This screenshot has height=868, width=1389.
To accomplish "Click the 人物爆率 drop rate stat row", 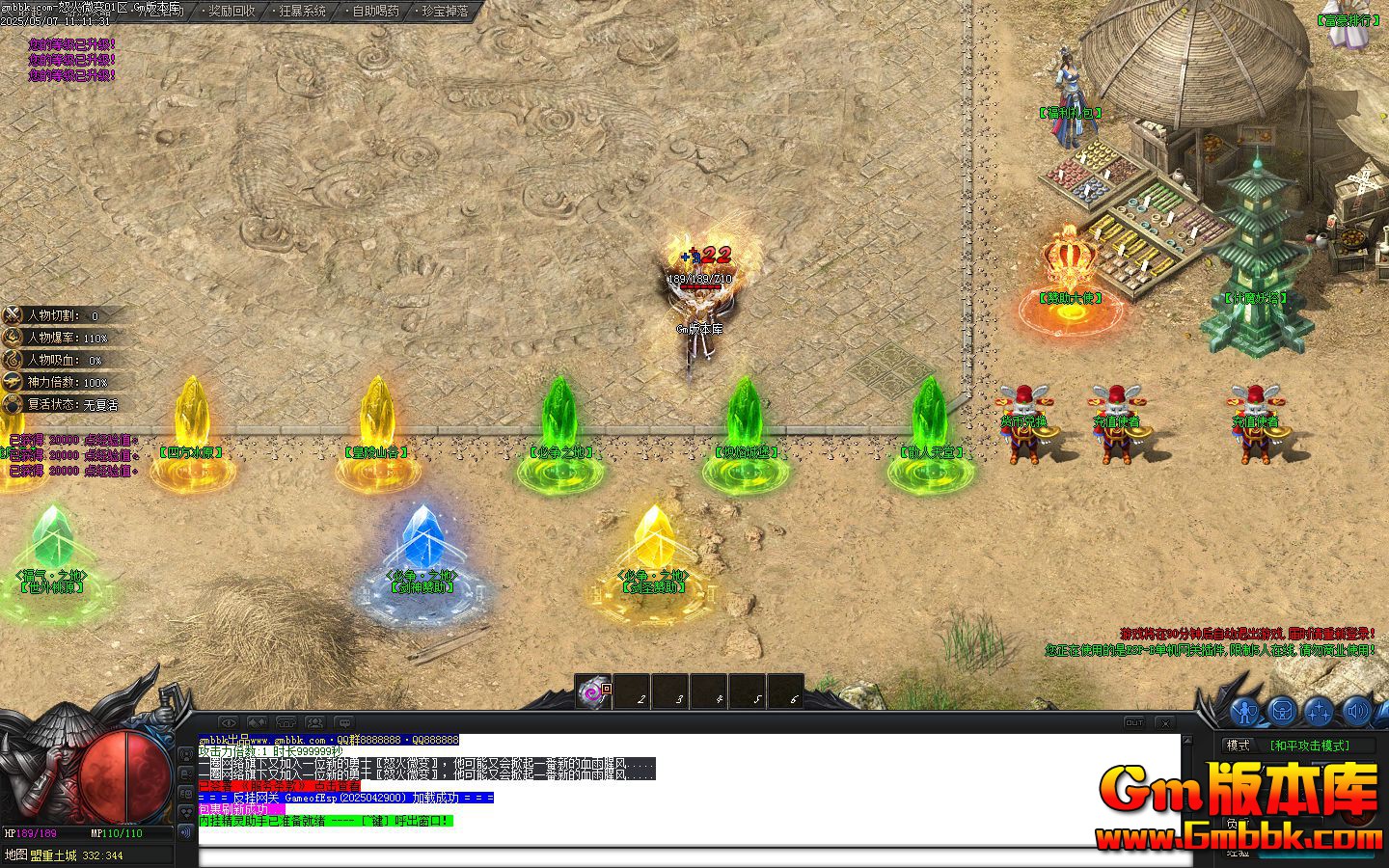I will [68, 338].
